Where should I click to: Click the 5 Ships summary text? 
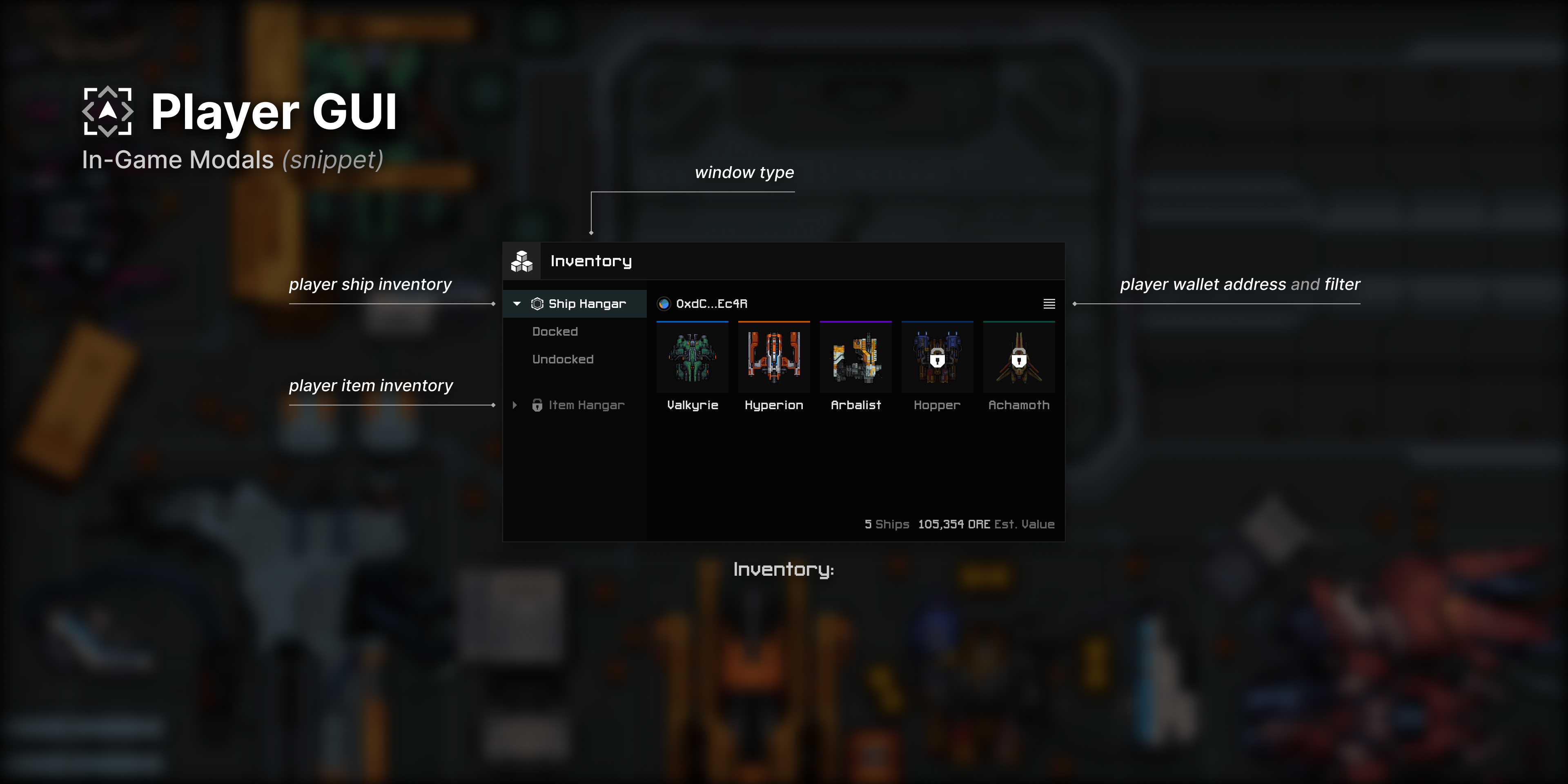click(887, 524)
